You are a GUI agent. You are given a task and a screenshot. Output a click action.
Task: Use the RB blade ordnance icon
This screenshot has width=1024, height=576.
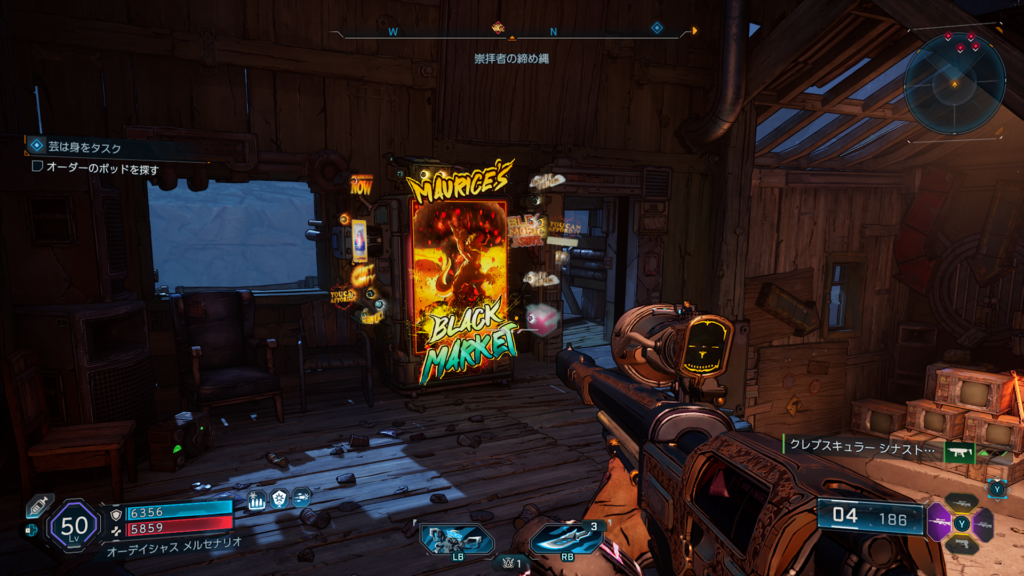point(565,540)
